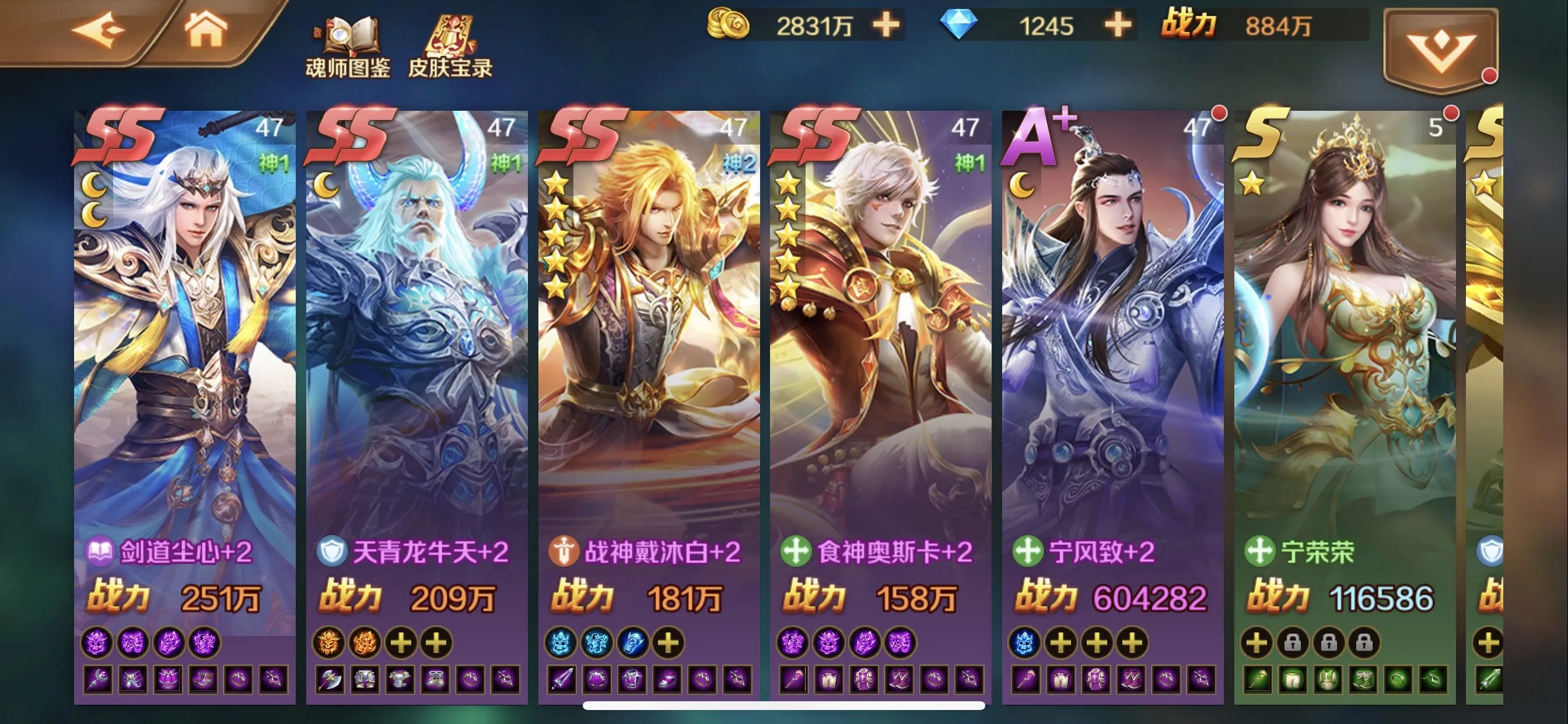Open an empty plus soul bone slot on 宁风致
The image size is (1568, 724).
pyautogui.click(x=1061, y=643)
